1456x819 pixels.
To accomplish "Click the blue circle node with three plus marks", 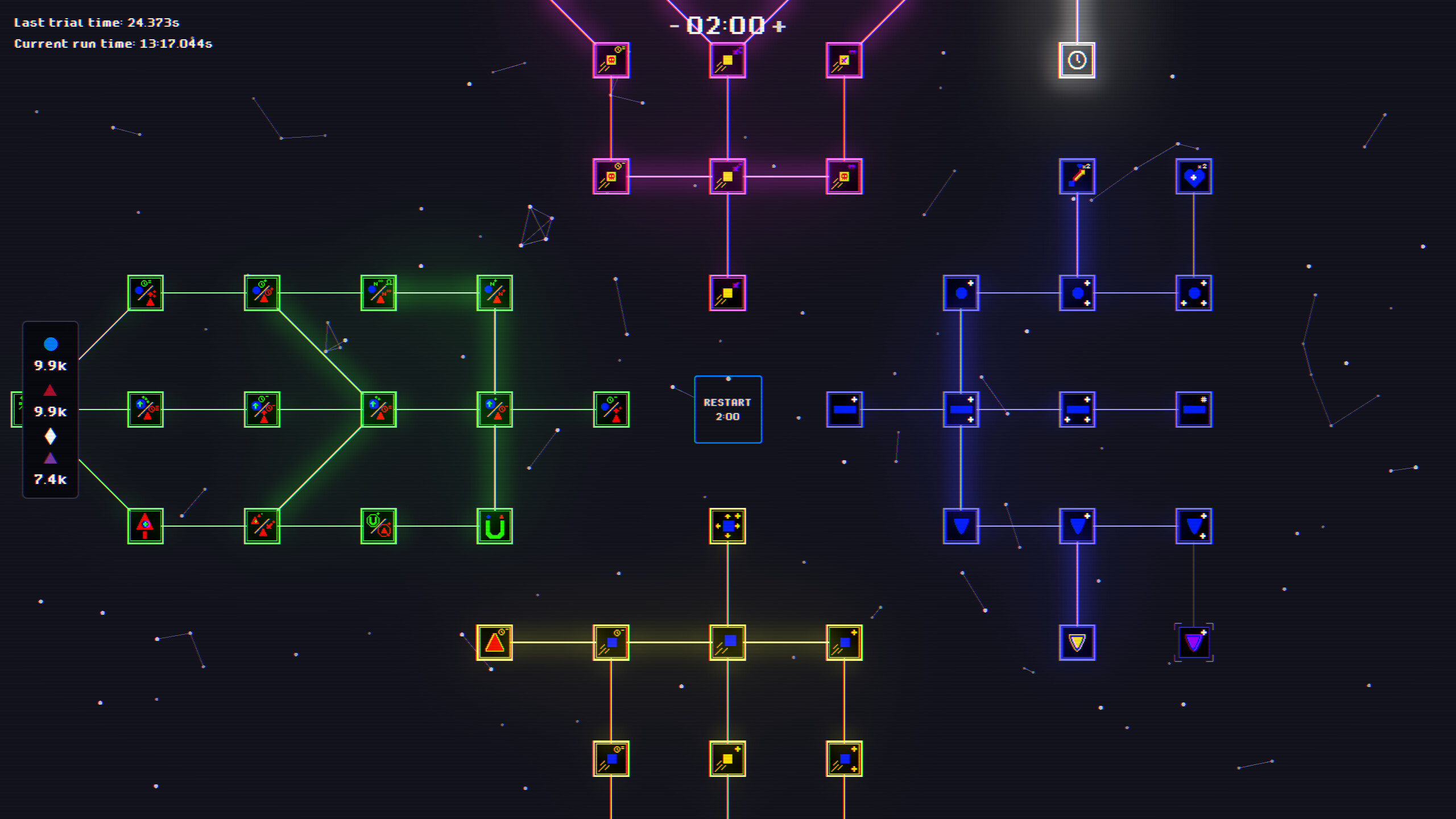I will click(1194, 292).
